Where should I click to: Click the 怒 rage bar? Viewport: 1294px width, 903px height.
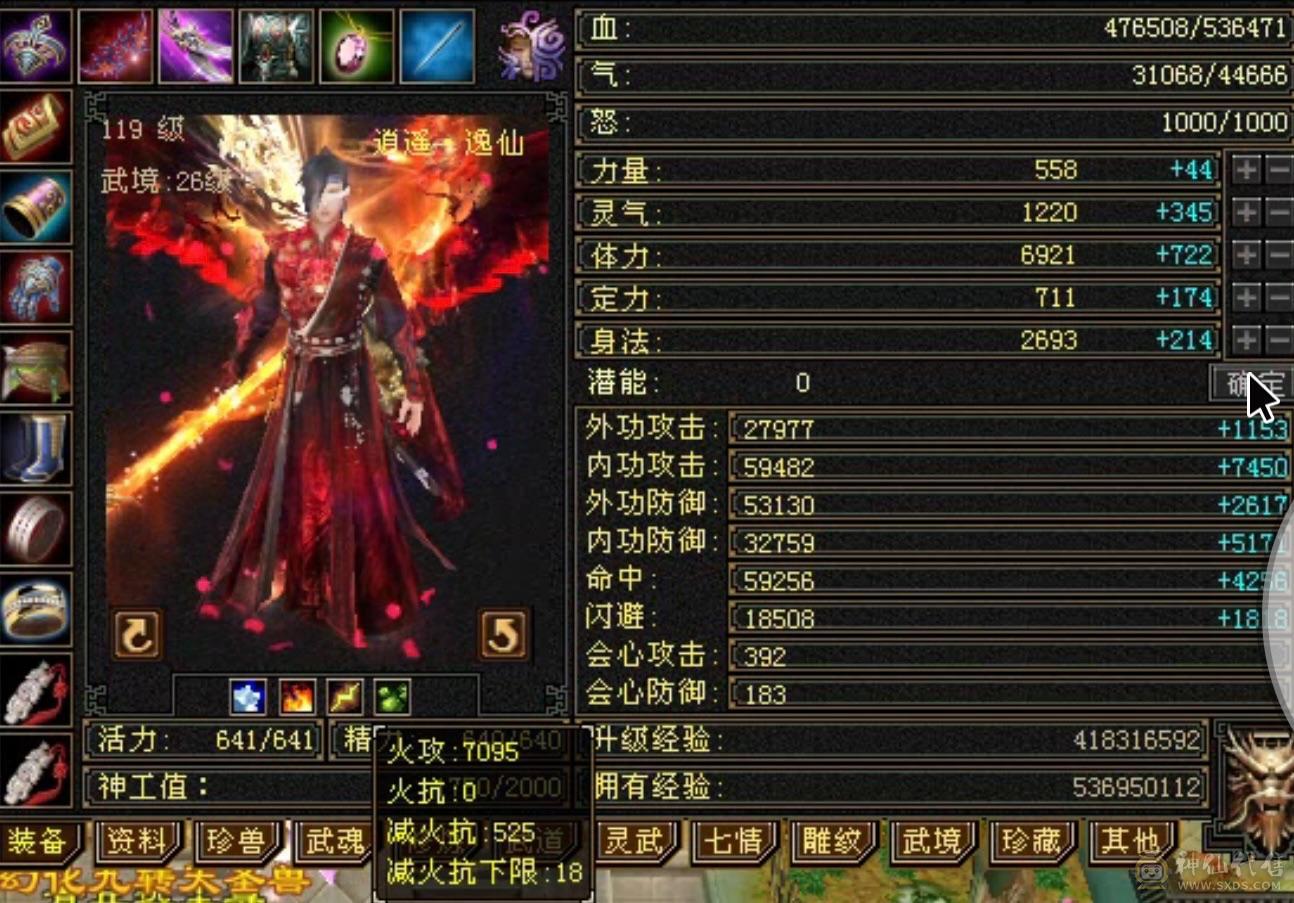tap(930, 122)
